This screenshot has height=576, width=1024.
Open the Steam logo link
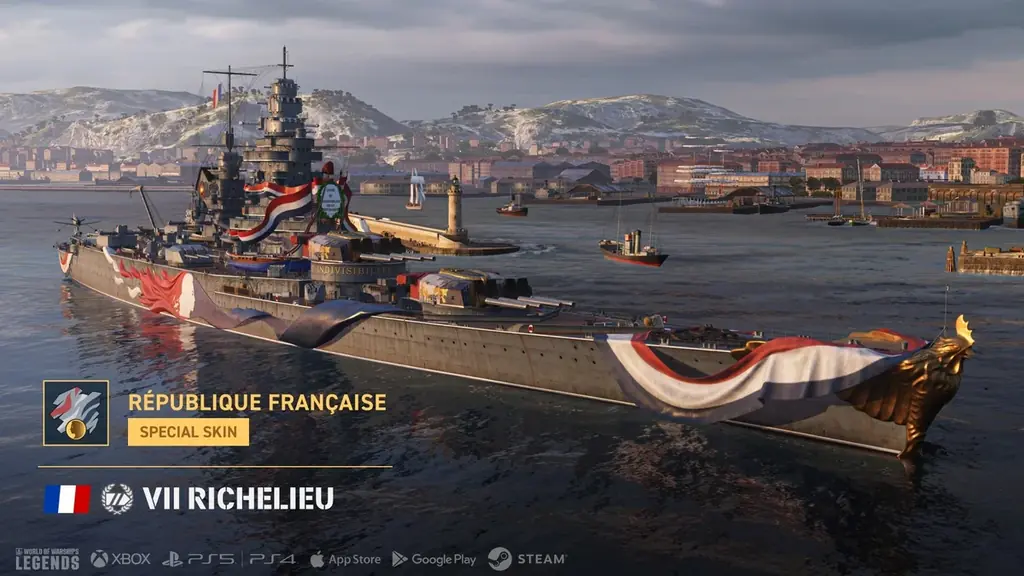click(527, 559)
